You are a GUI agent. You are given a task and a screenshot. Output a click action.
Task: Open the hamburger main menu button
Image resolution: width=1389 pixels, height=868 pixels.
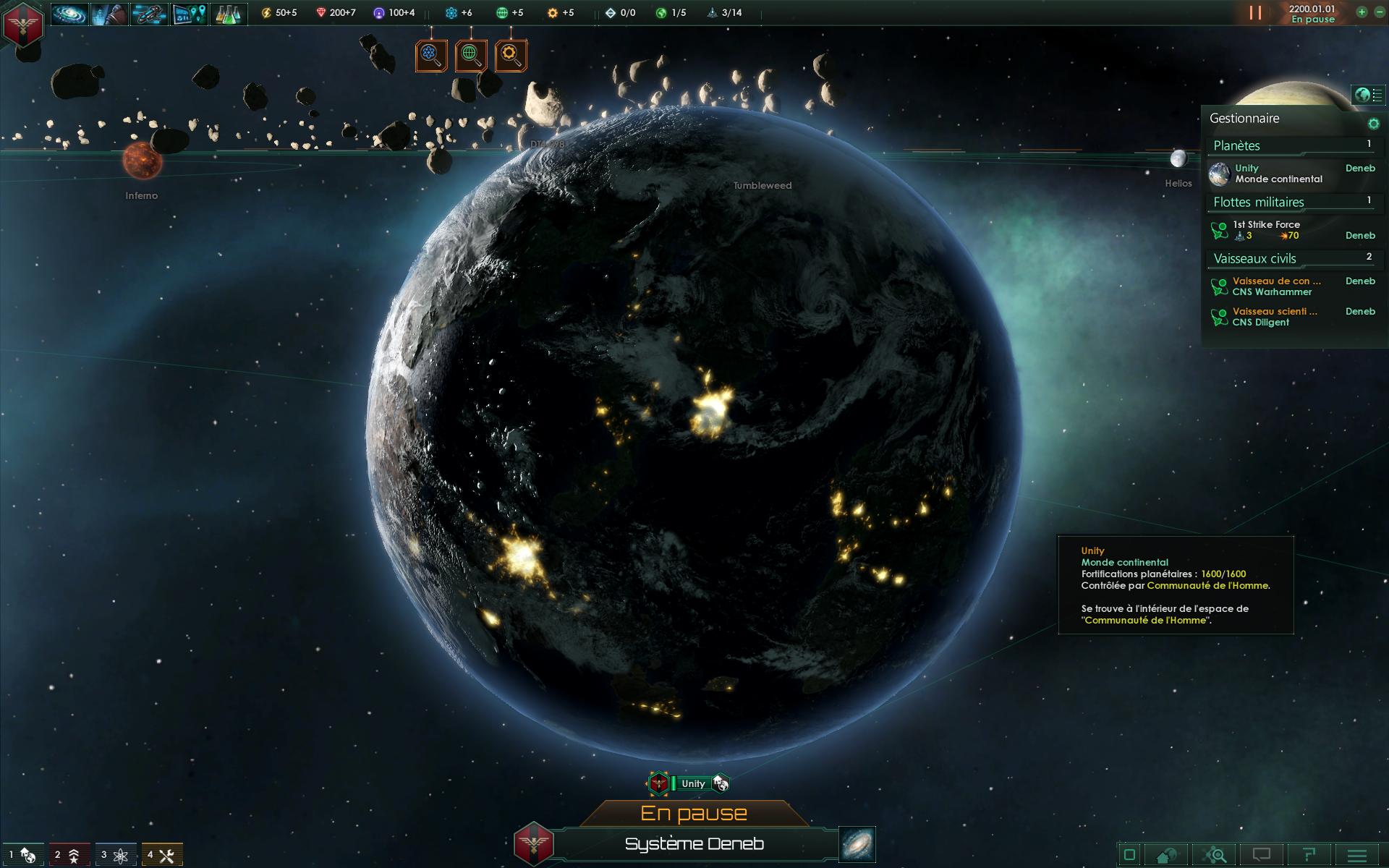(1357, 855)
